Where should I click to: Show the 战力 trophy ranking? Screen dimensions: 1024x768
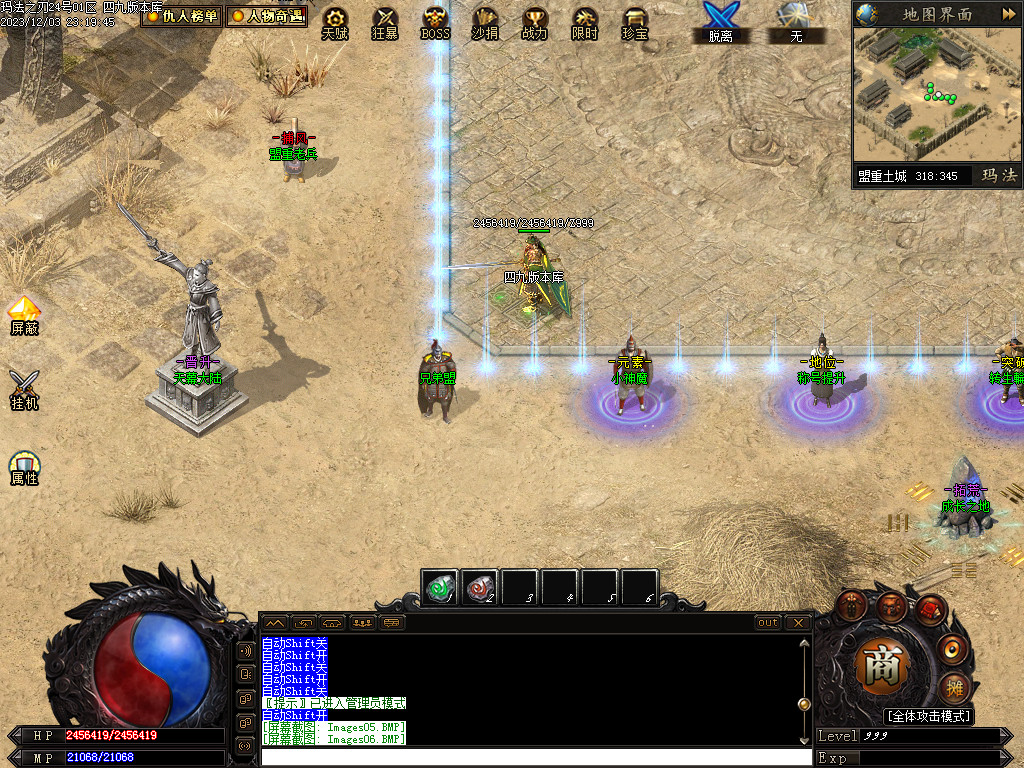(x=535, y=22)
